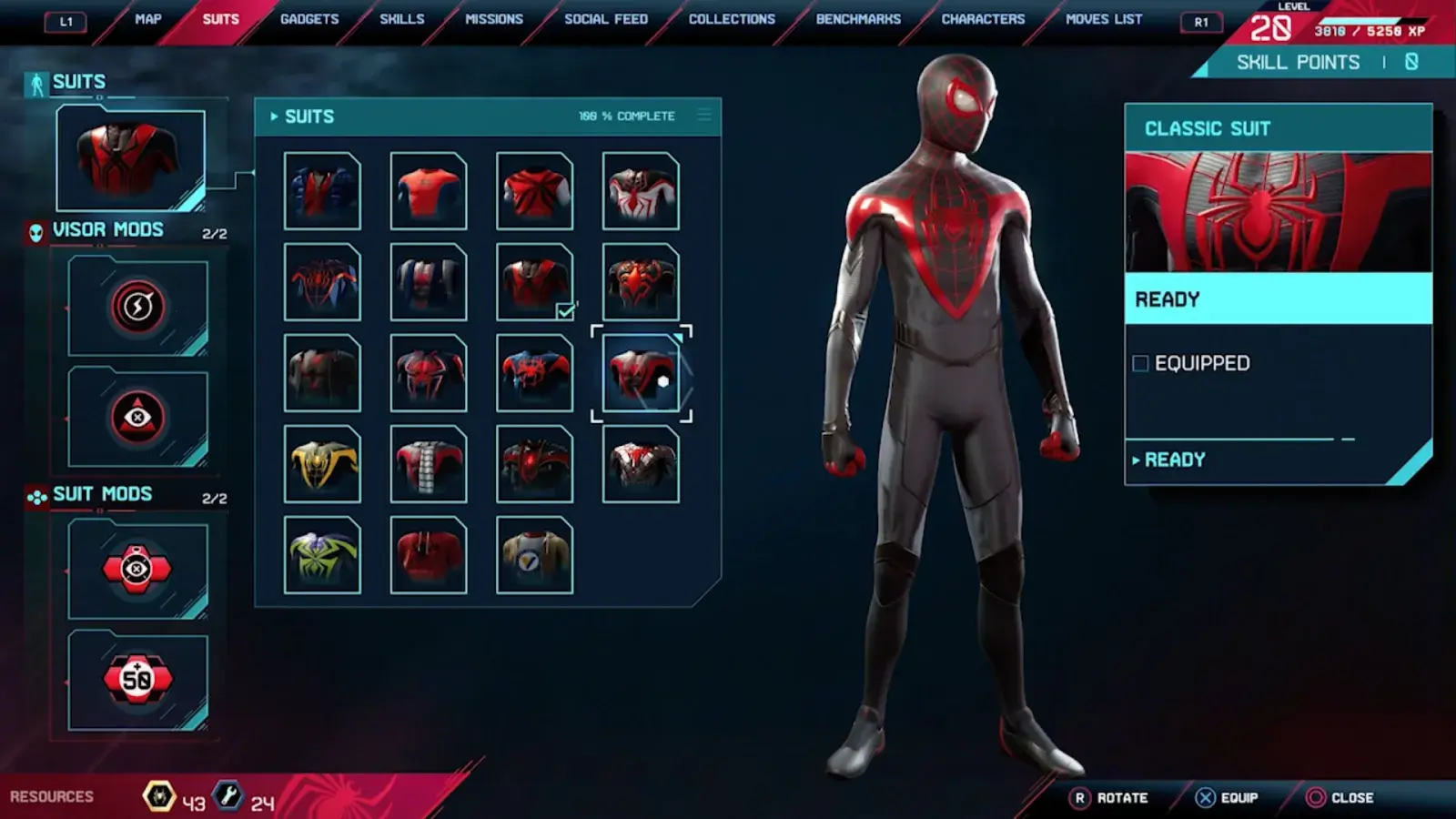Expand the Ready section in Classic Suit panel
This screenshot has width=1456, height=819.
click(1174, 460)
